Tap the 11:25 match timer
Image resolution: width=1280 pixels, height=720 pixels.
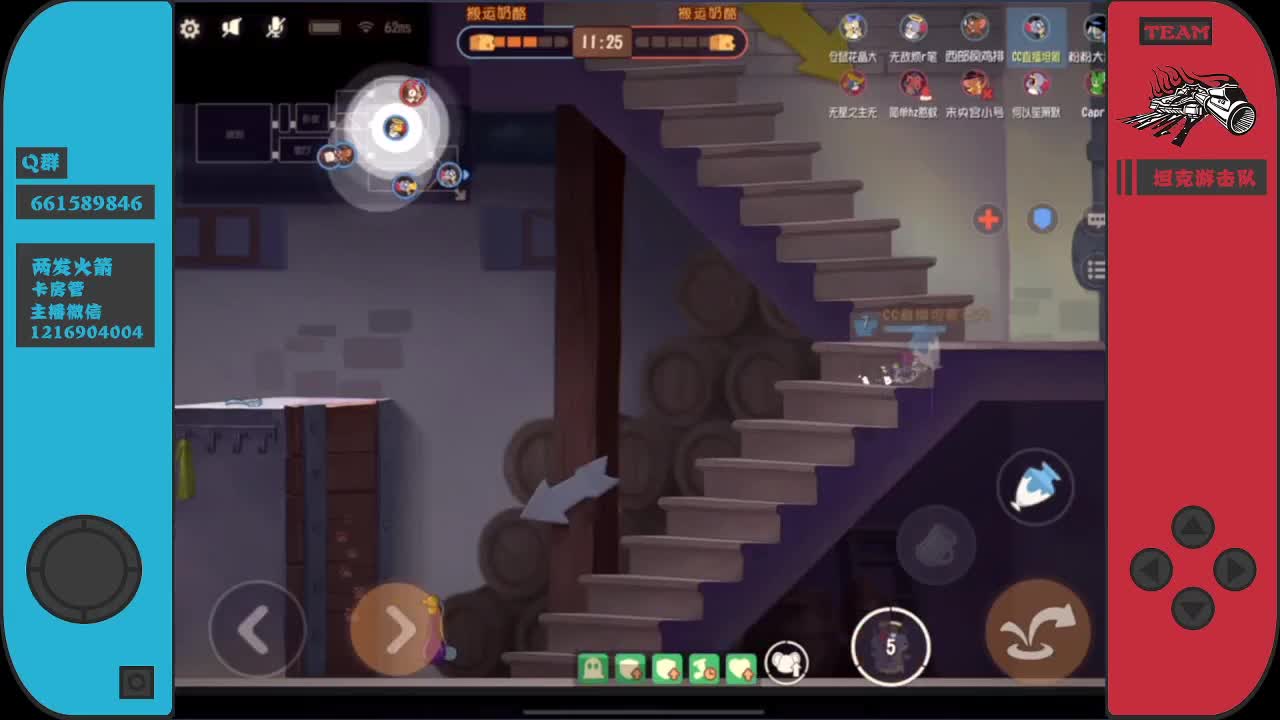pos(605,43)
